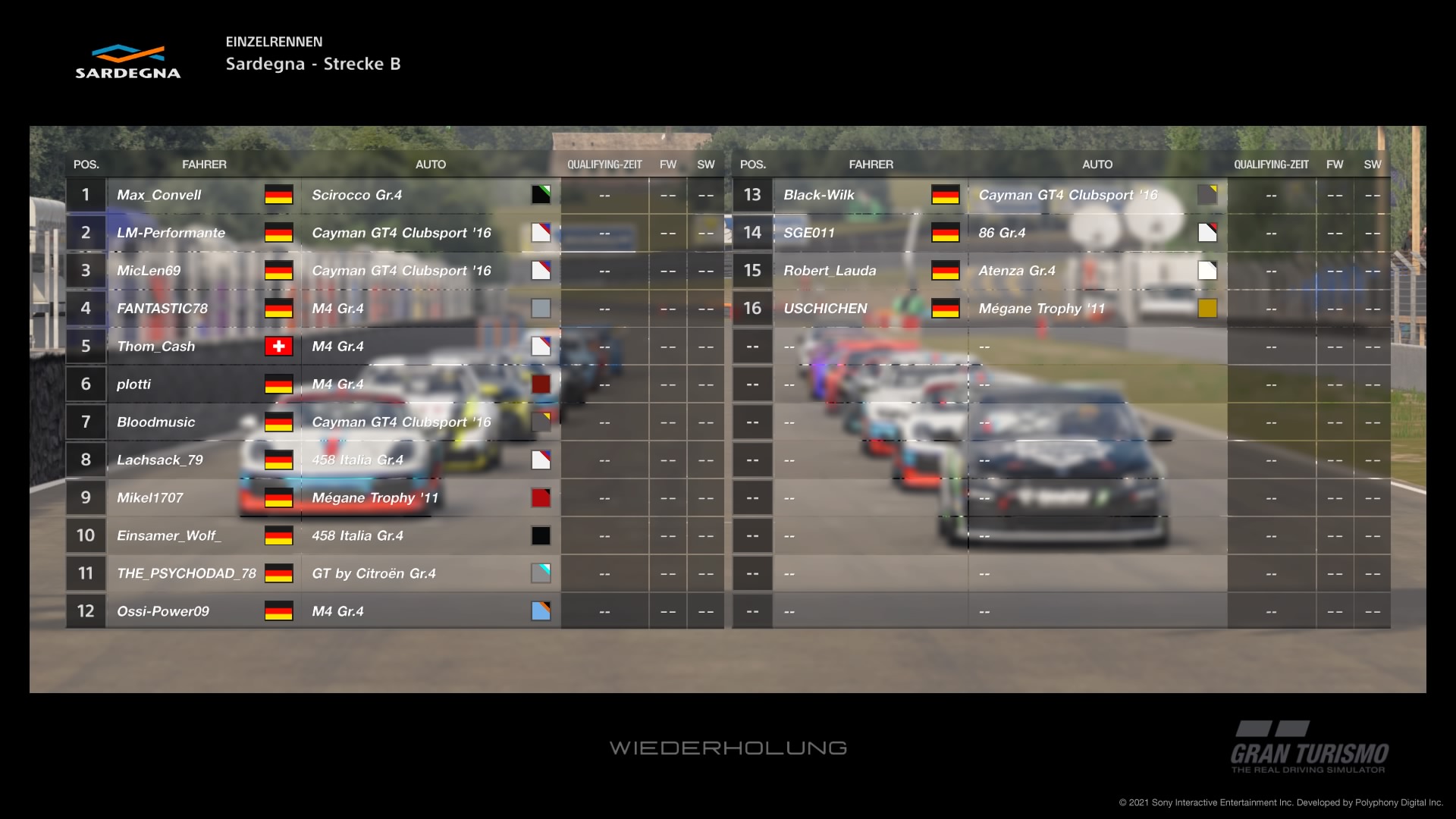Screen dimensions: 1456x819
Task: Click the German flag beside LM-Performante
Action: click(x=279, y=233)
